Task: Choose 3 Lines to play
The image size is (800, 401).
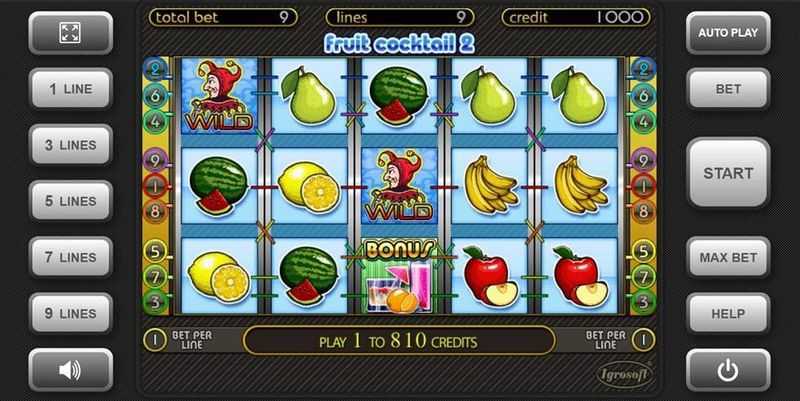Action: point(70,145)
